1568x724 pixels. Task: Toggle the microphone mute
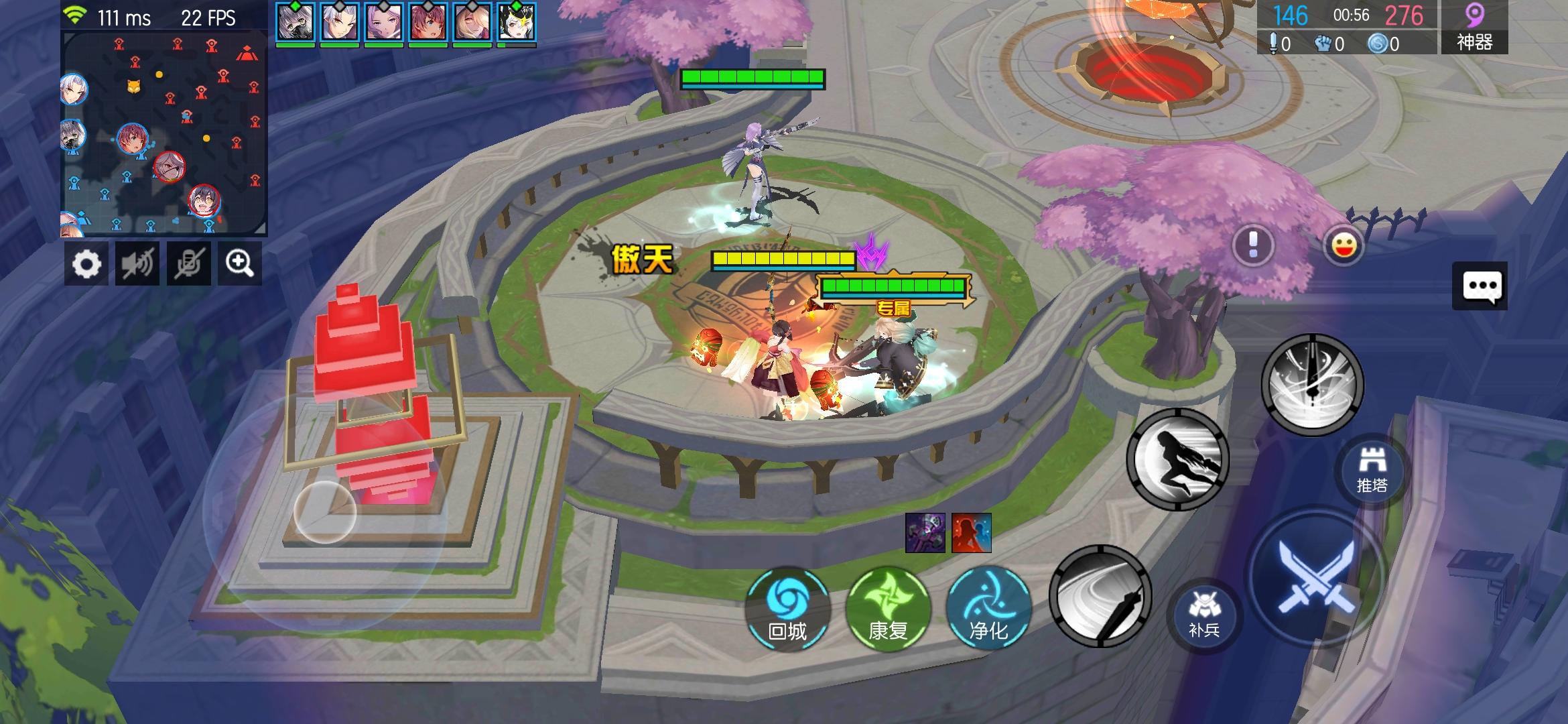[x=188, y=262]
